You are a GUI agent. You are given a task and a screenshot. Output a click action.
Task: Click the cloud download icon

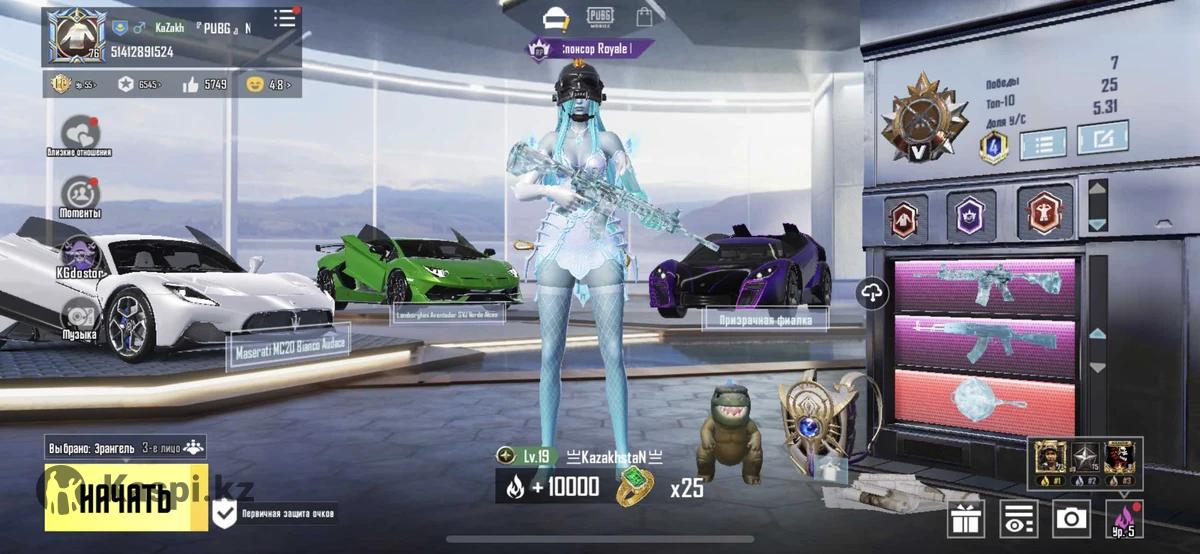click(874, 293)
